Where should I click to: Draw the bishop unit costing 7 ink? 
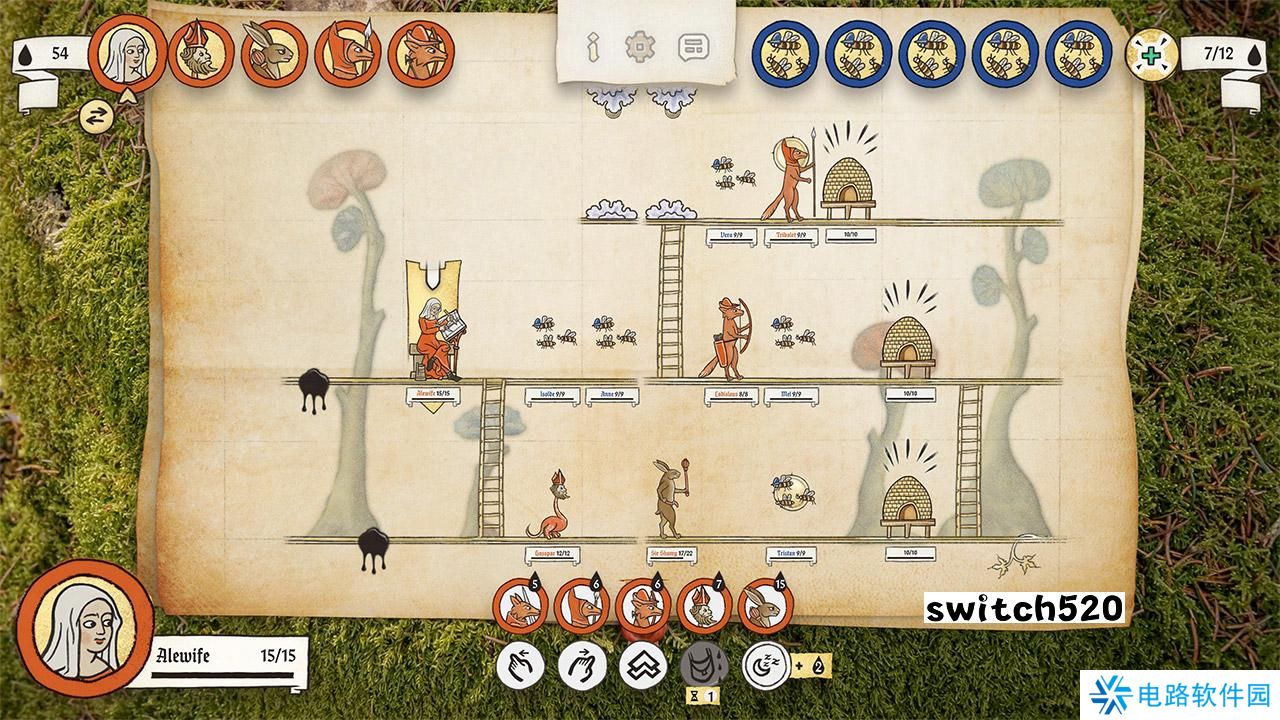click(x=704, y=607)
